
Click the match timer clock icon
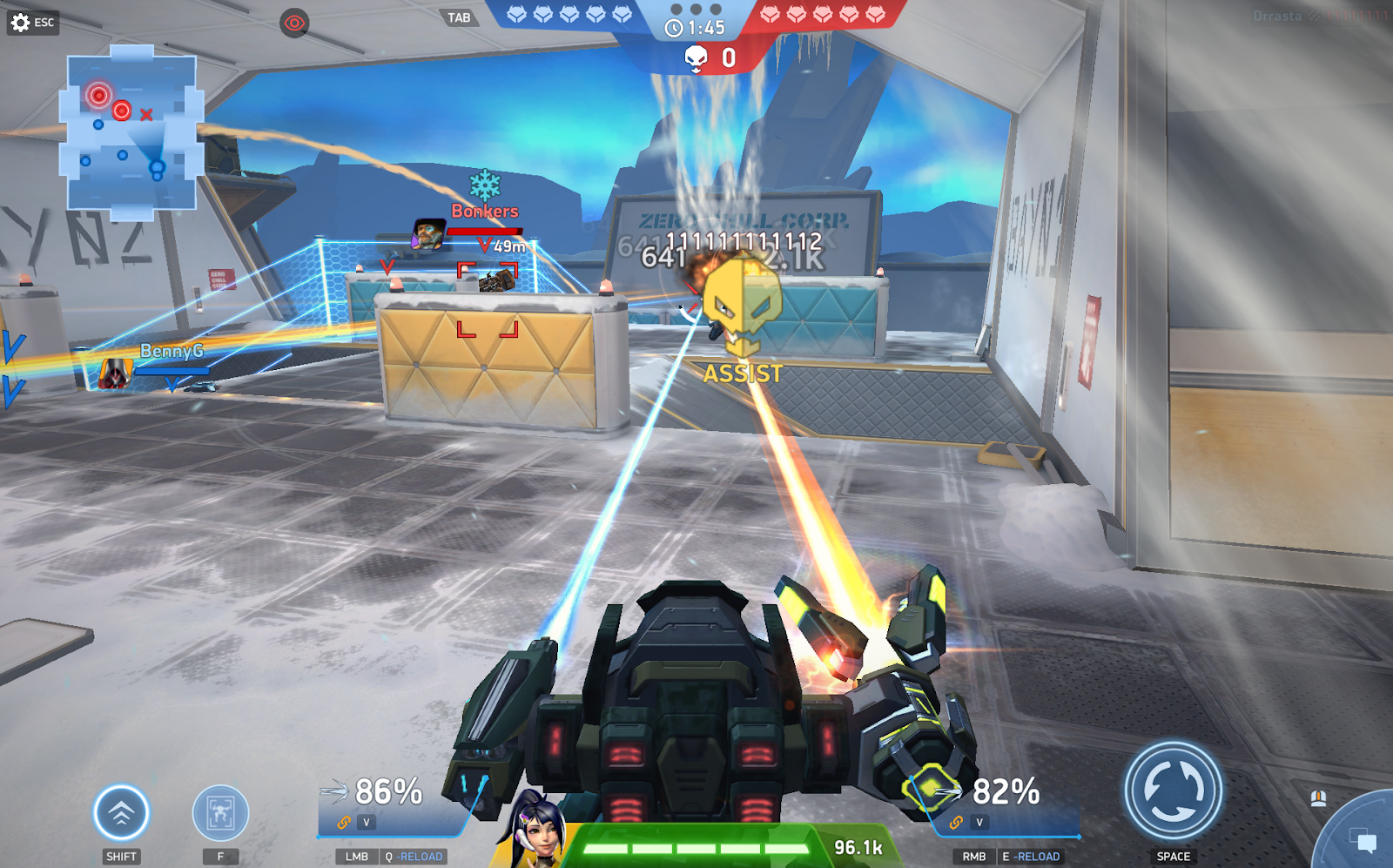click(x=675, y=29)
